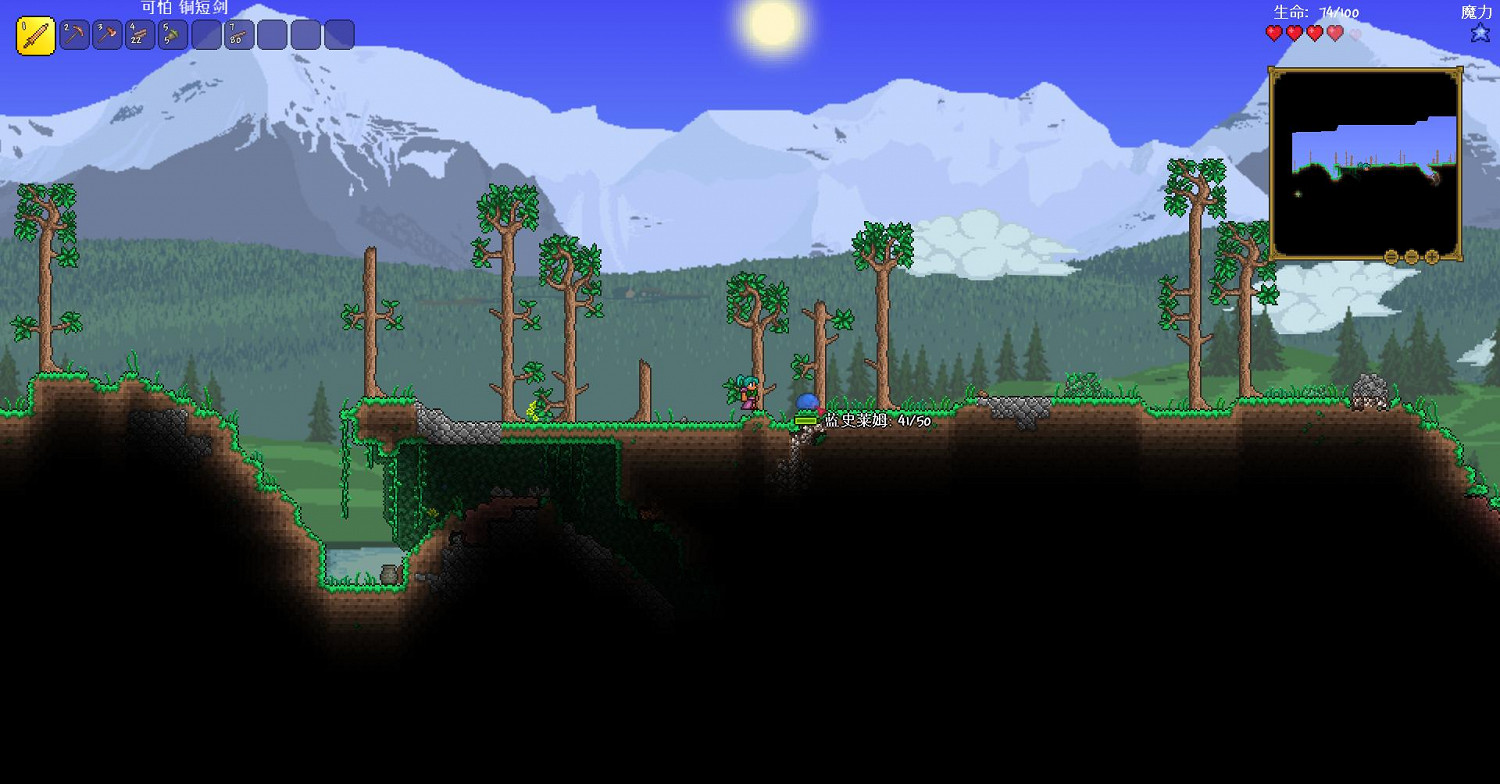The width and height of the screenshot is (1500, 784).
Task: Click the mana star below 魔力
Action: tap(1479, 33)
